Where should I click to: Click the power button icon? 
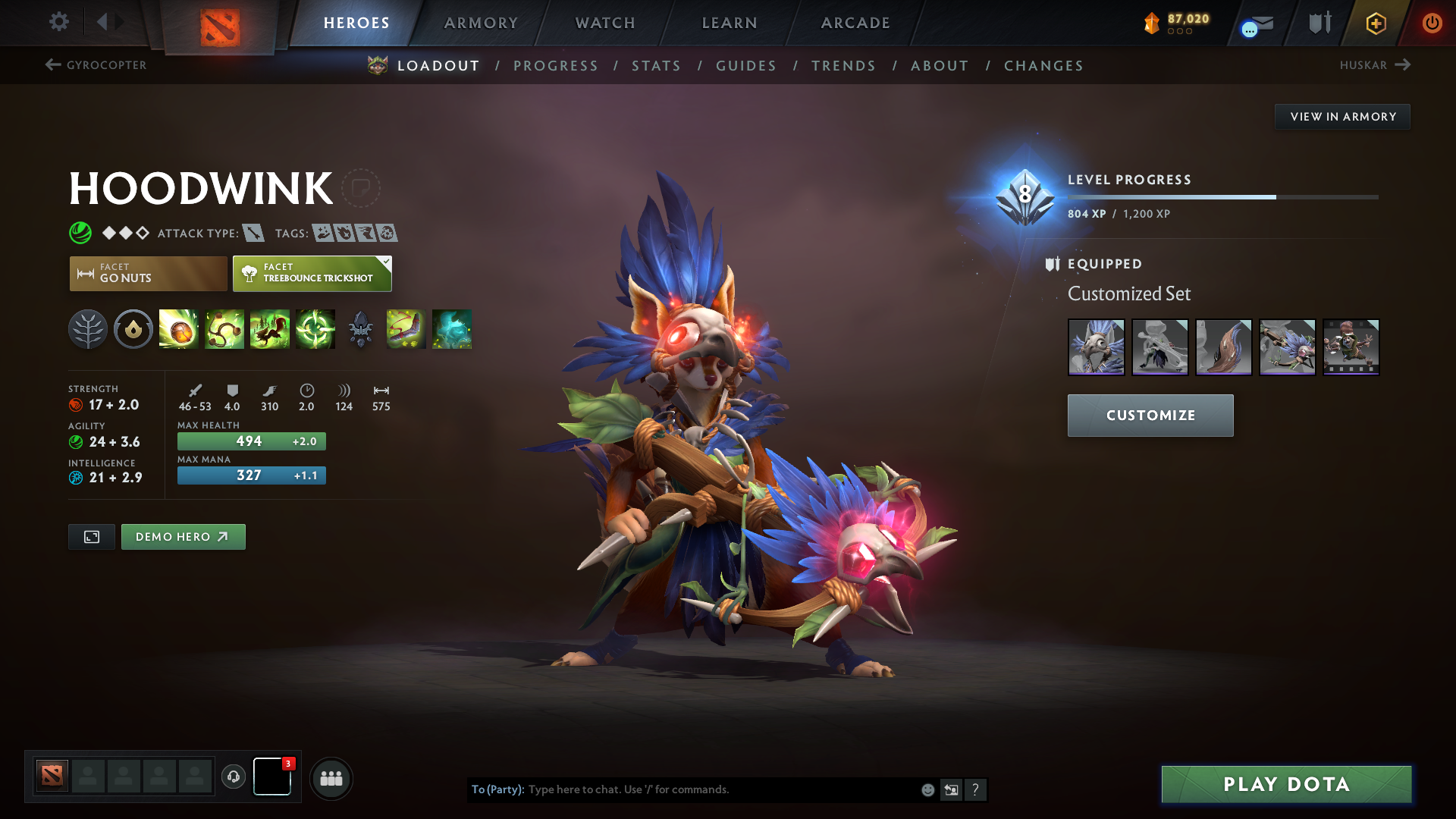[1432, 23]
